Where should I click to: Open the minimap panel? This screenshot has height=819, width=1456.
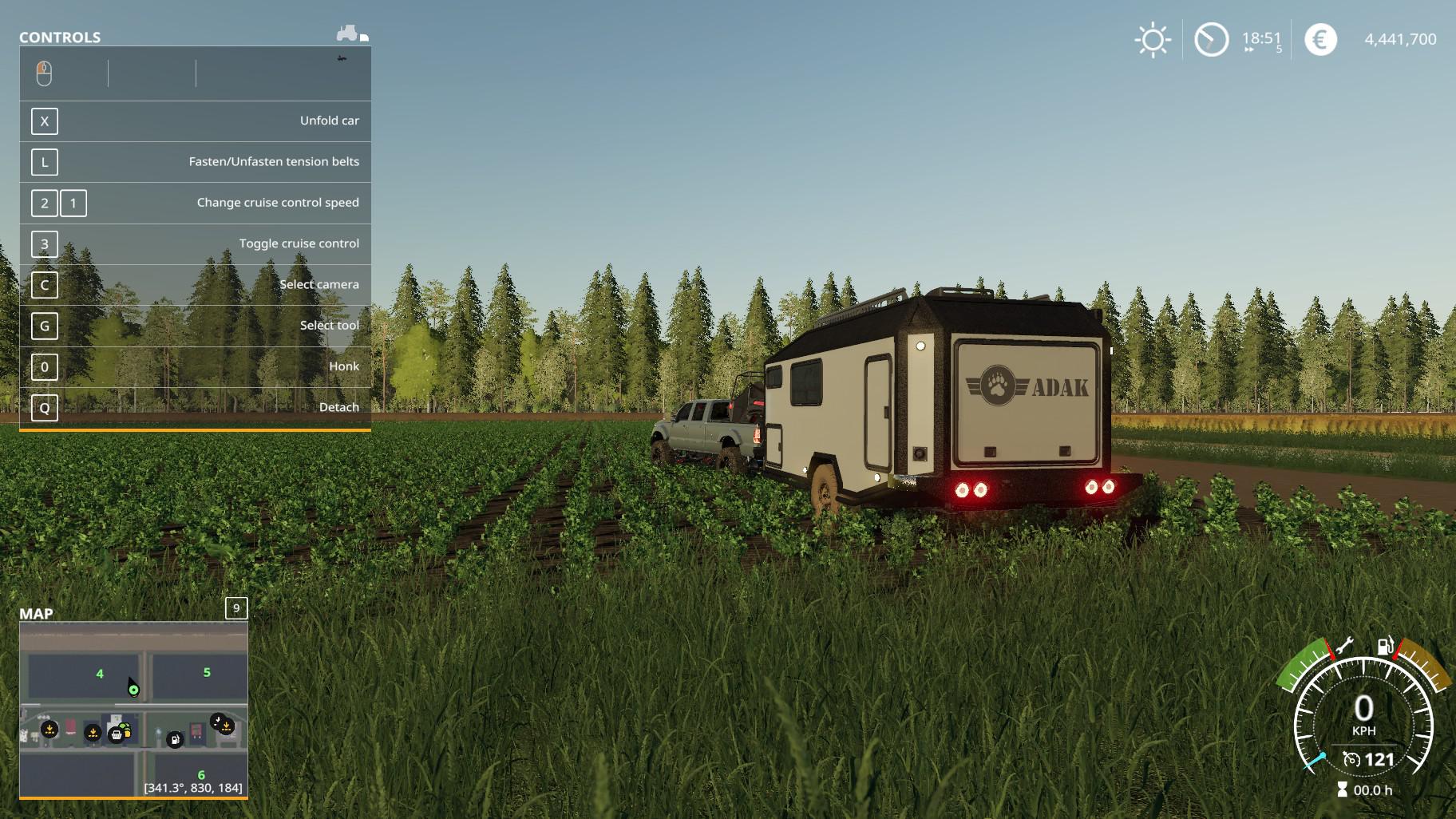point(236,608)
